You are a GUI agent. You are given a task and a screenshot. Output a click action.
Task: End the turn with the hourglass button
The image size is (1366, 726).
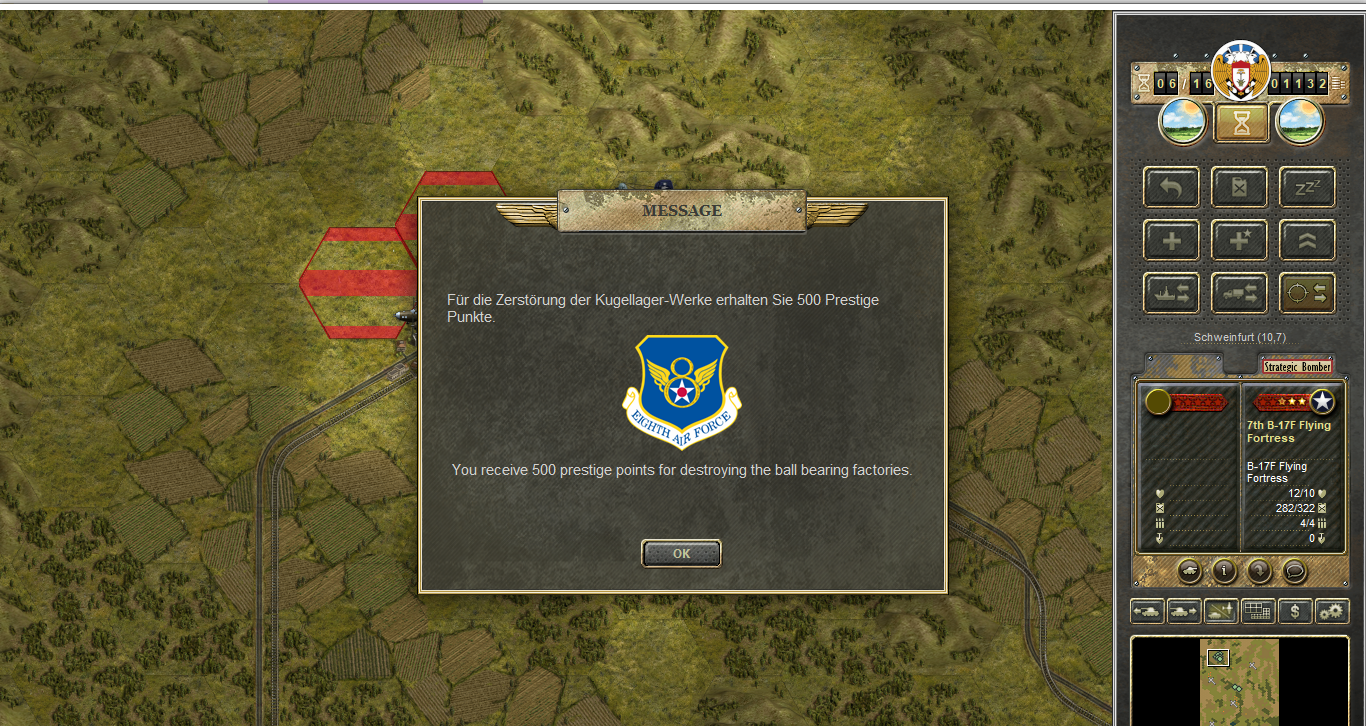[x=1241, y=123]
